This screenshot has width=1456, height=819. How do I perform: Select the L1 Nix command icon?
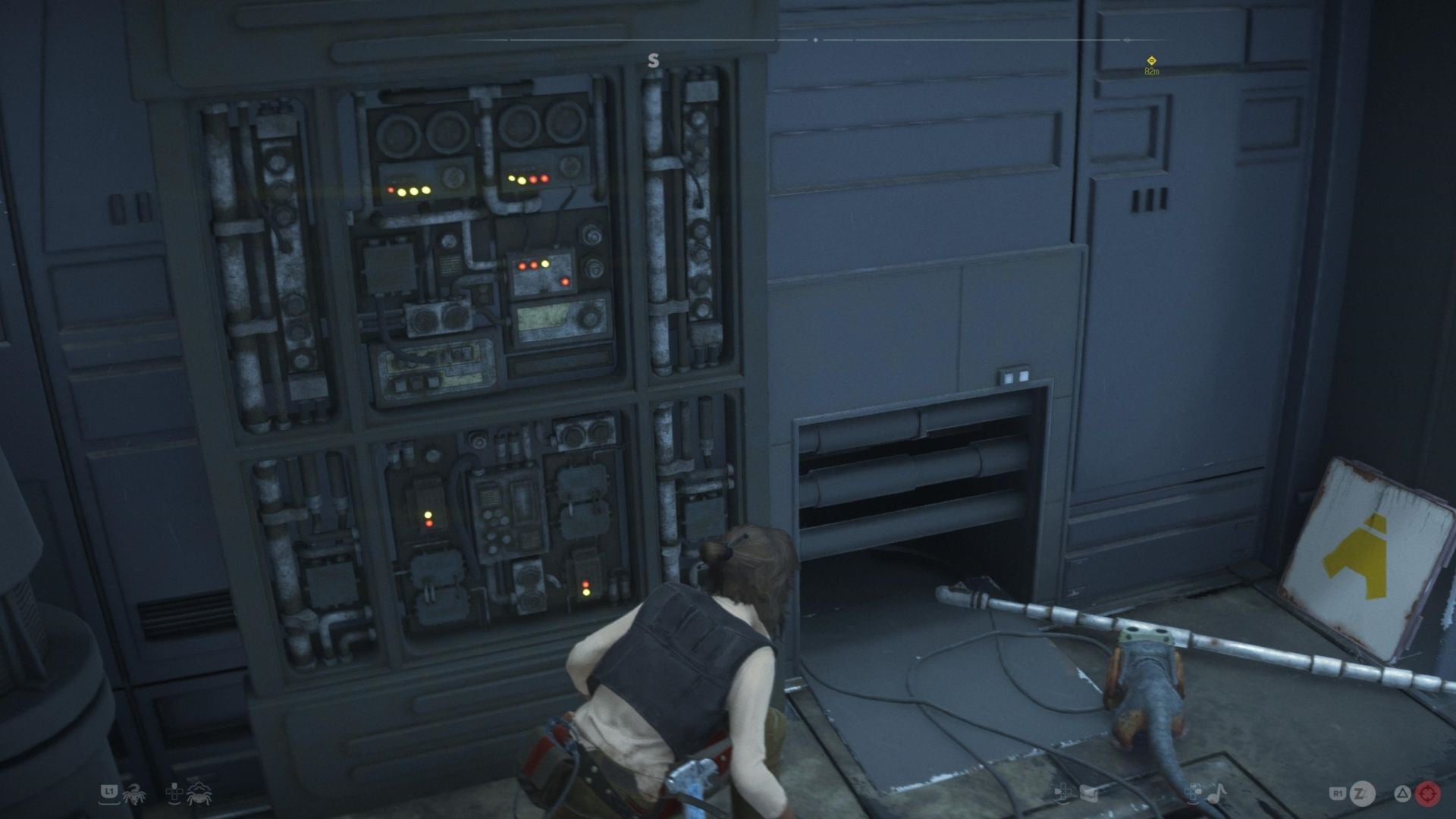tap(110, 792)
